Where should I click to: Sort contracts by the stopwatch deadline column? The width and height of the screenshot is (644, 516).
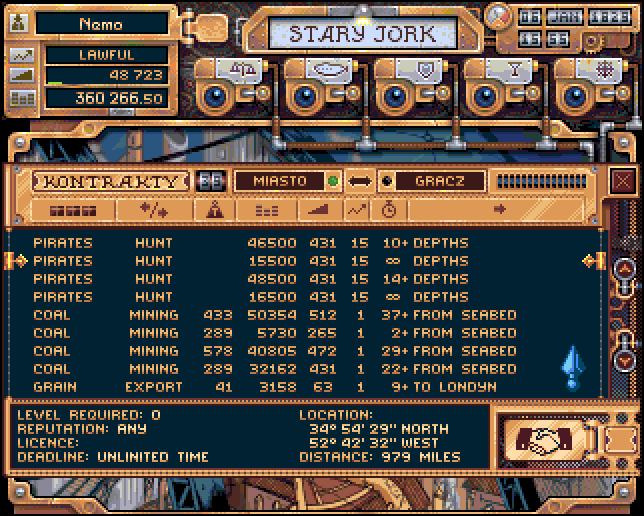388,210
